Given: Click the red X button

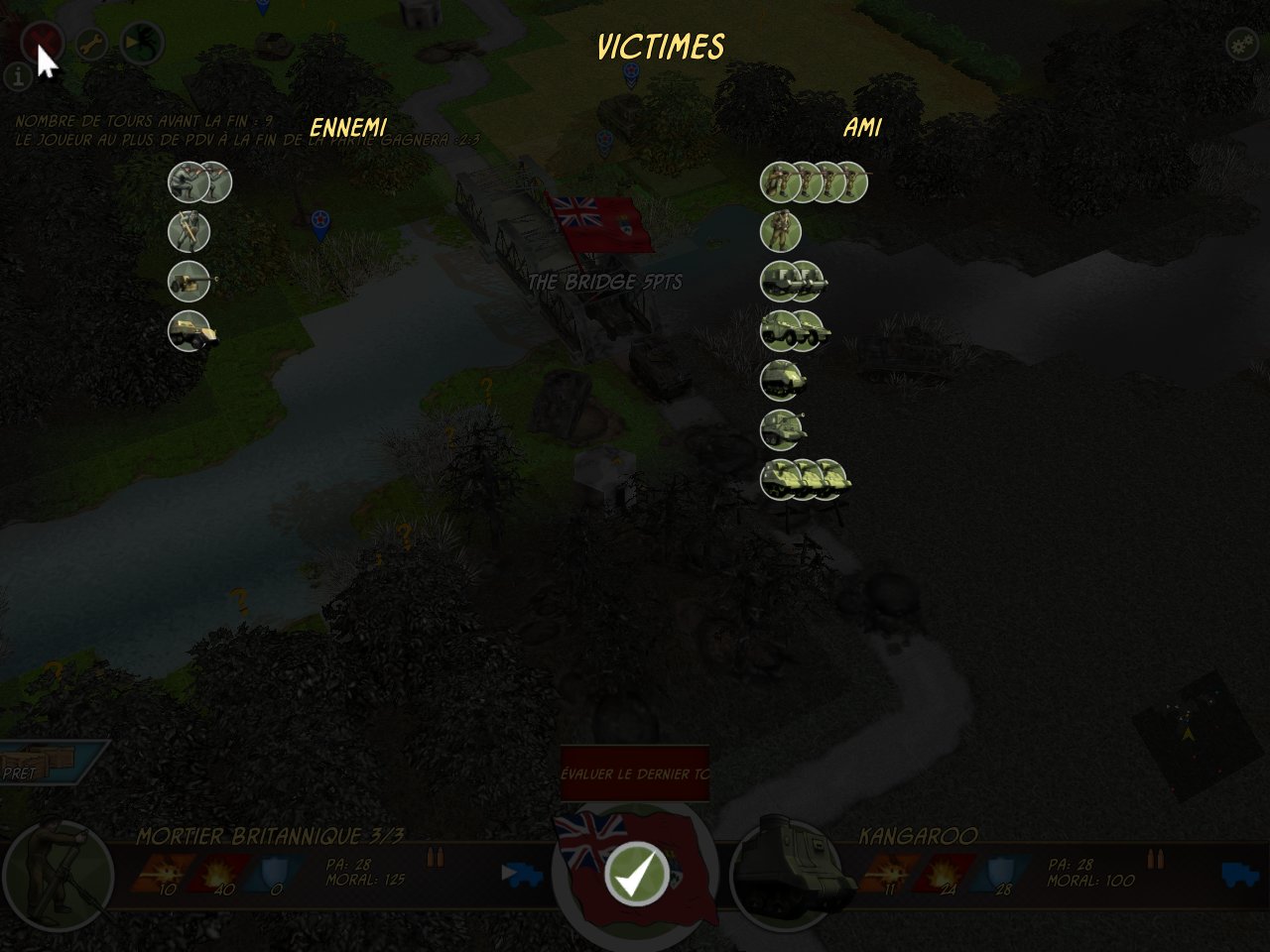Looking at the screenshot, I should (43, 43).
